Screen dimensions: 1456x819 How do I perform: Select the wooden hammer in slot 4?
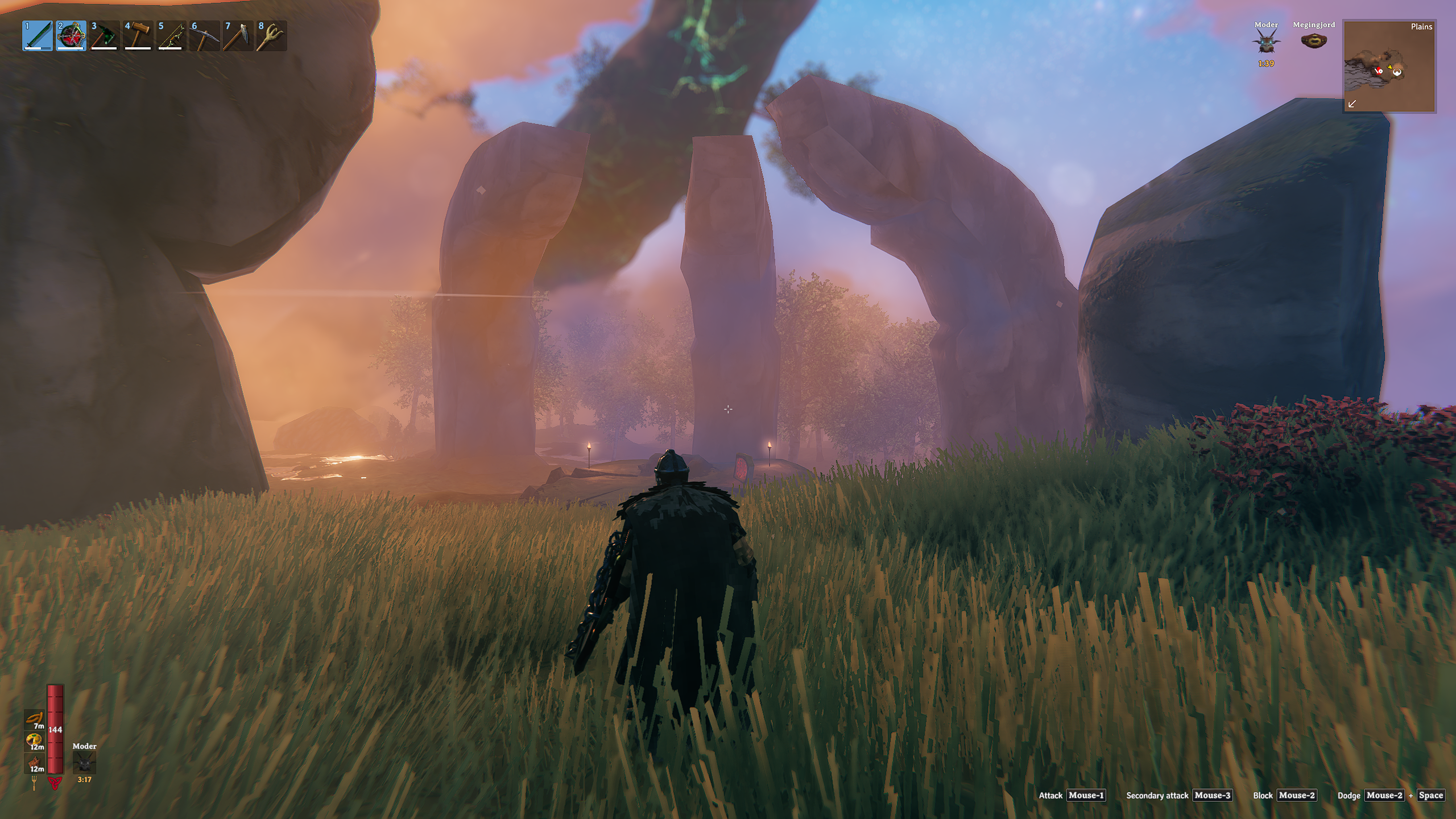138,36
